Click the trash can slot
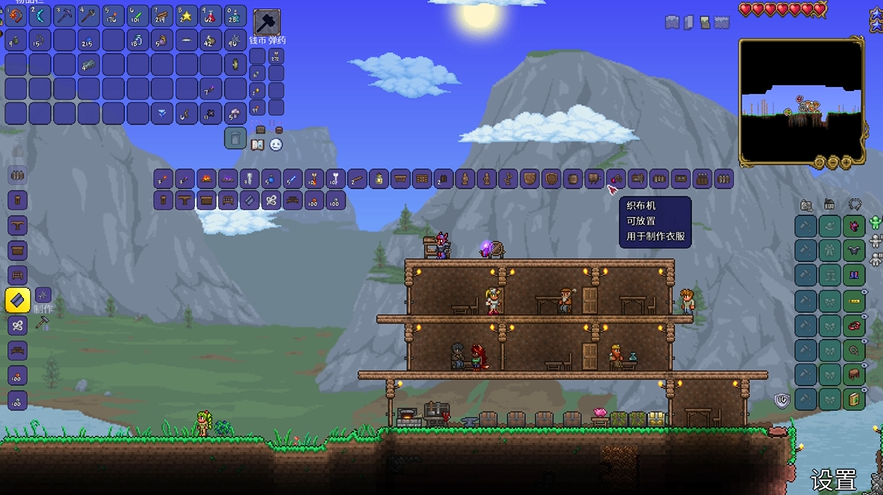Screen dimensions: 883x495 [x=234, y=138]
